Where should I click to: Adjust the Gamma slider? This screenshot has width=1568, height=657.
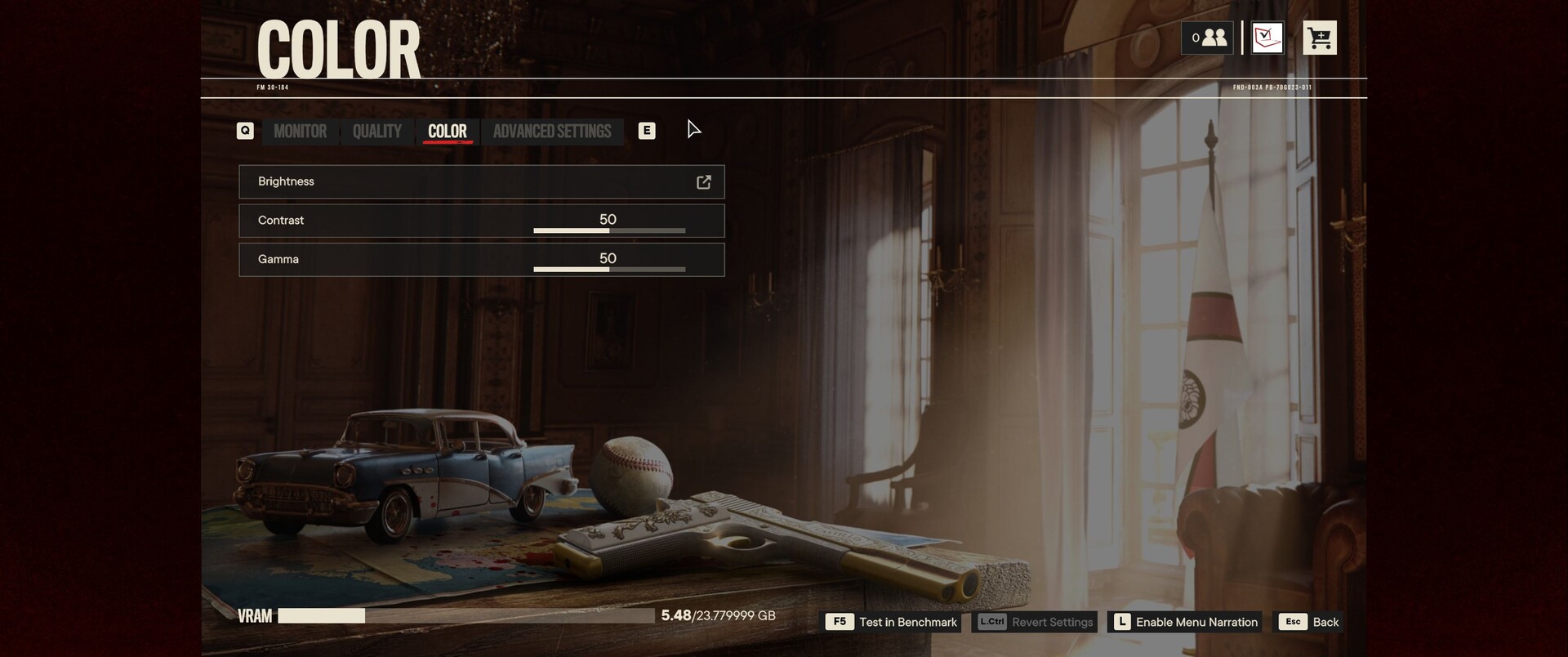(609, 269)
